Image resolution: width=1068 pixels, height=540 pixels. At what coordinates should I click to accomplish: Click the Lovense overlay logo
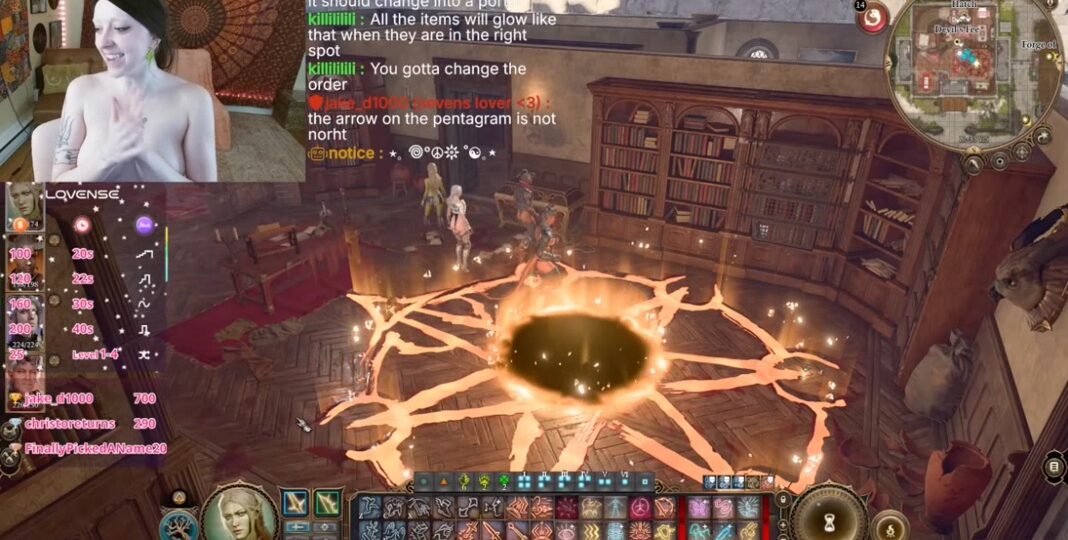click(82, 193)
